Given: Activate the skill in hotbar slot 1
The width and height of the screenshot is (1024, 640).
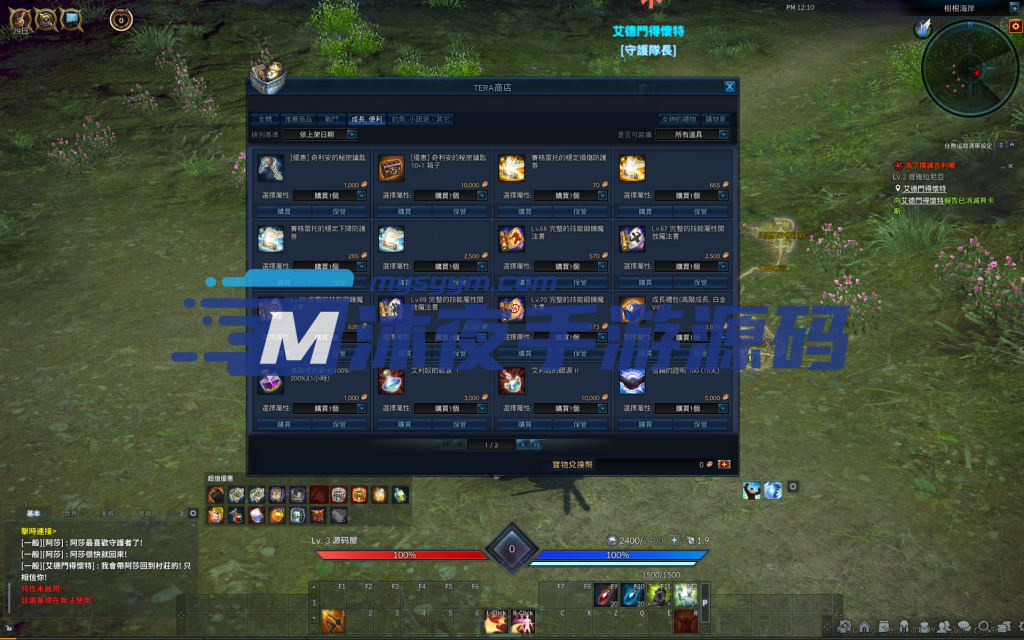Looking at the screenshot, I should click(x=333, y=620).
